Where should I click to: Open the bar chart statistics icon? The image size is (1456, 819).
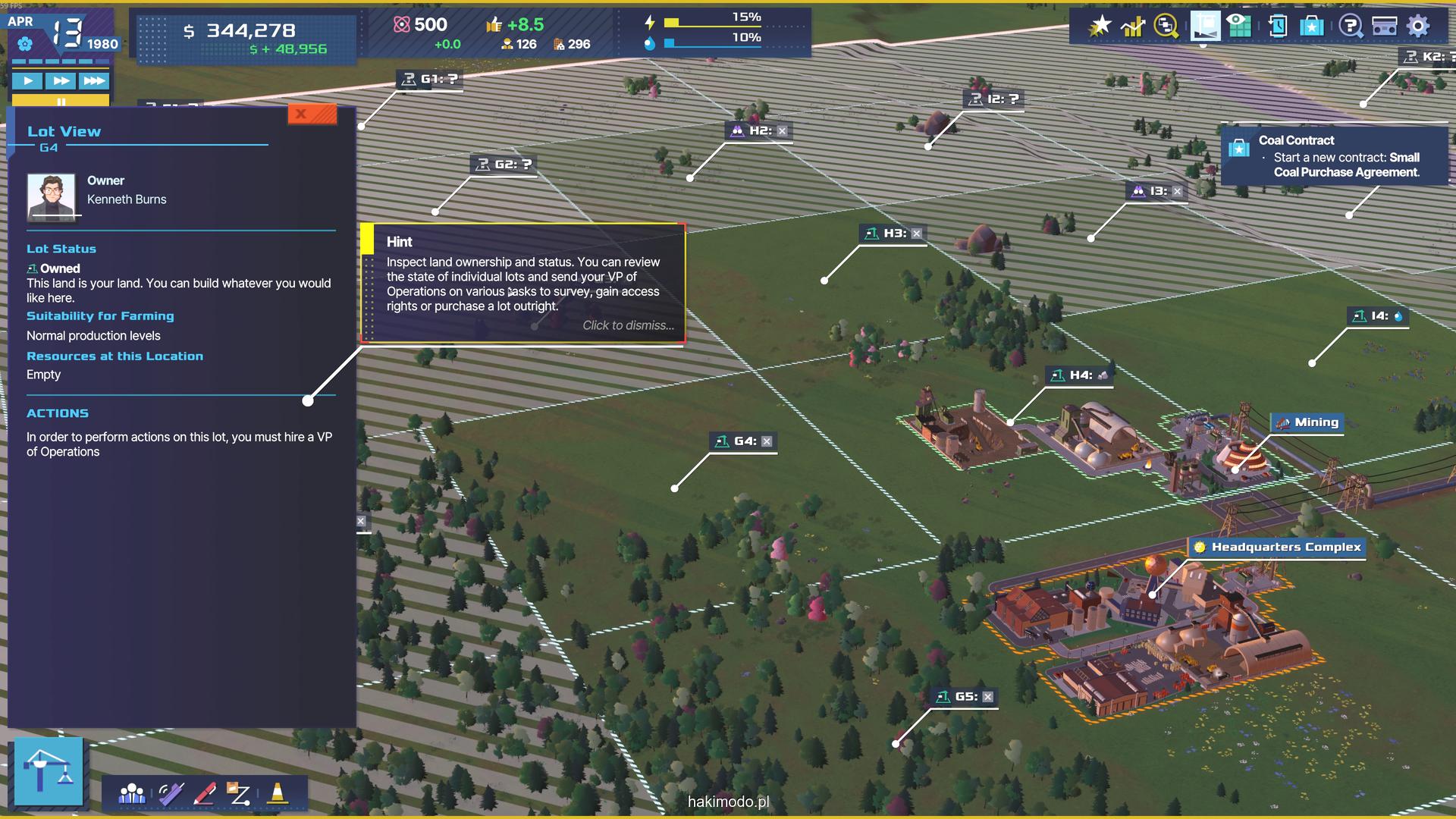(1133, 27)
